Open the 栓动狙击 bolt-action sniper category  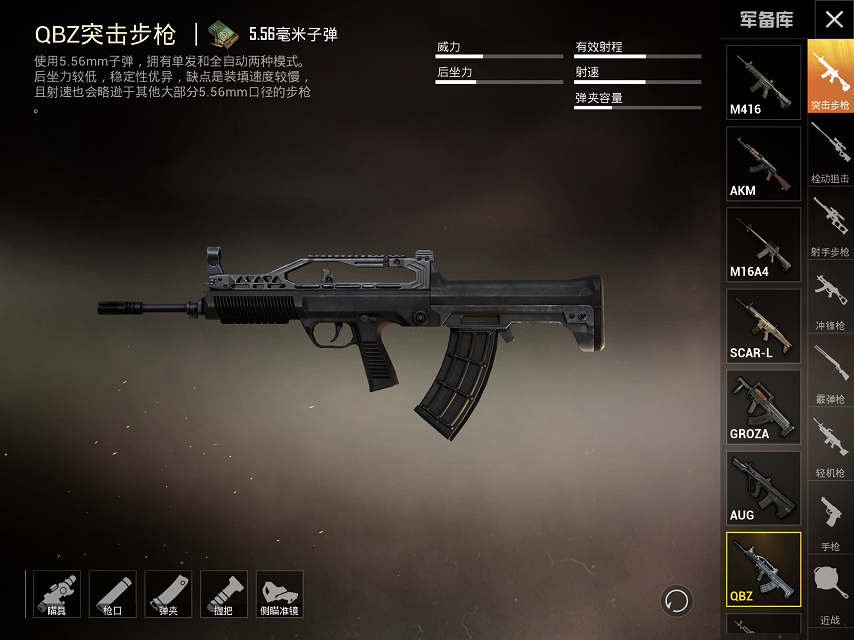[830, 152]
